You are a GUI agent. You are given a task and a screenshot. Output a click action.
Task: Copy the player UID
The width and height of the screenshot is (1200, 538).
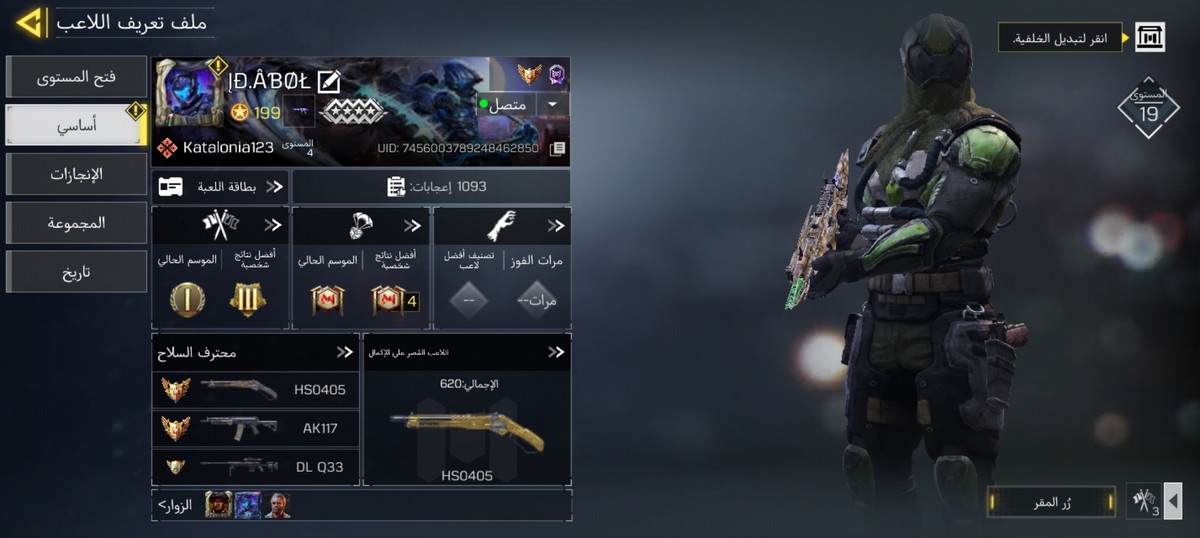tap(558, 148)
